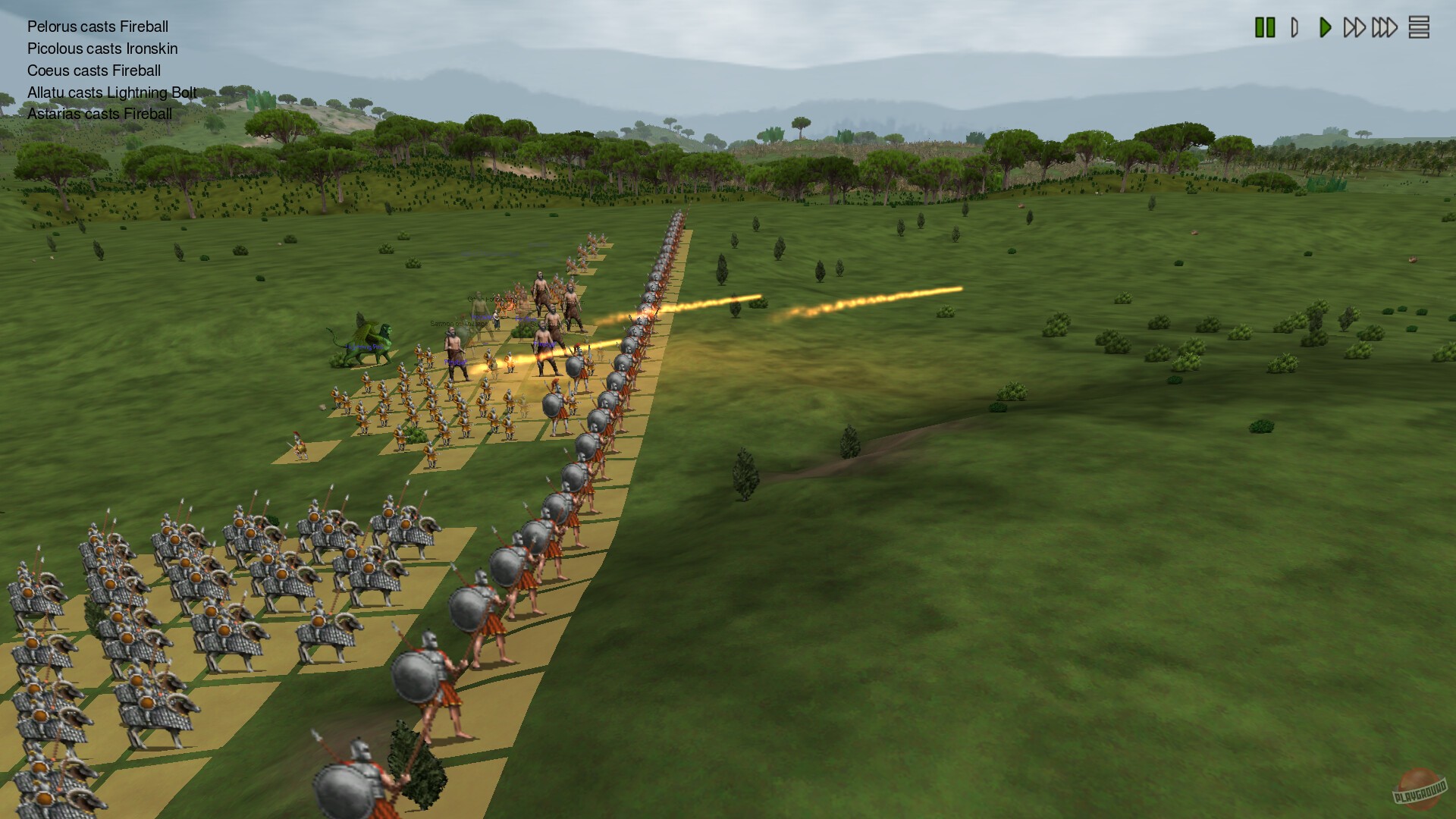This screenshot has height=819, width=1456.
Task: Click the 'Allatu casts Lightning Bolt' entry
Action: coord(111,93)
